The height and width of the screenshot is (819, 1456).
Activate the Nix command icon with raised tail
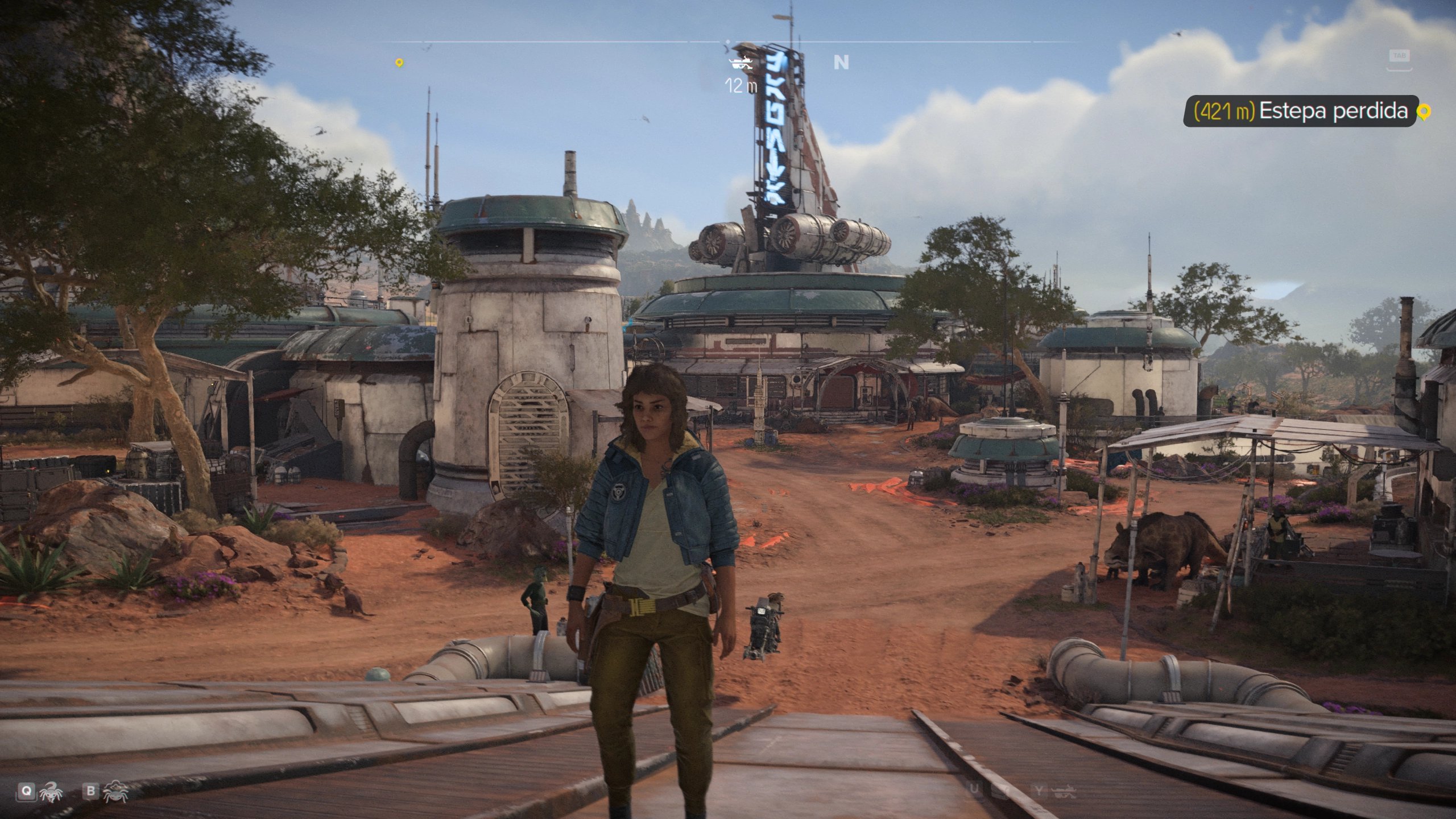(52, 791)
